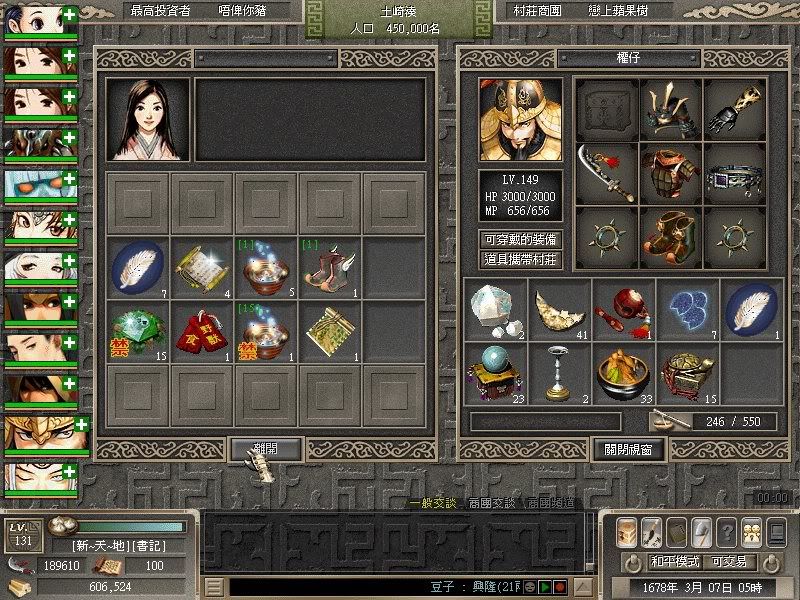
Task: Select the equipped jeweled belt slot
Action: (x=735, y=172)
